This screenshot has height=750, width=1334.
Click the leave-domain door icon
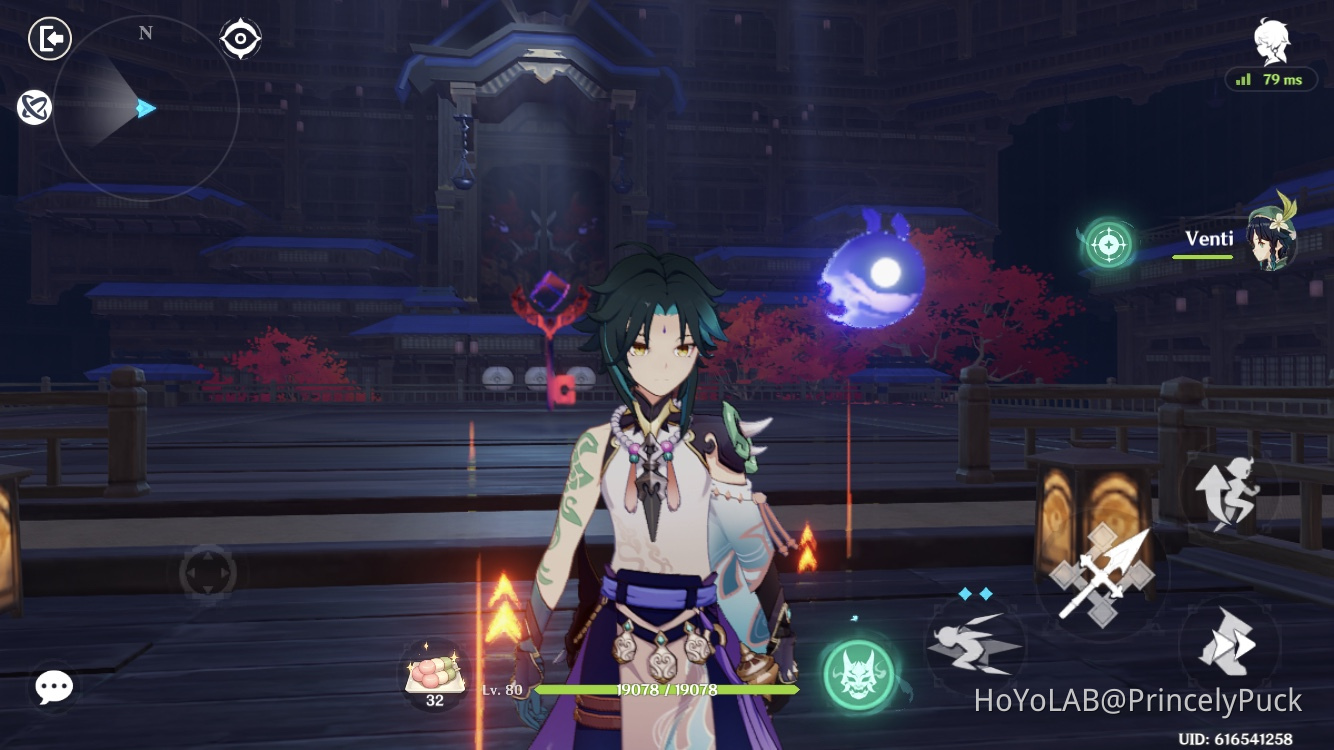[48, 38]
